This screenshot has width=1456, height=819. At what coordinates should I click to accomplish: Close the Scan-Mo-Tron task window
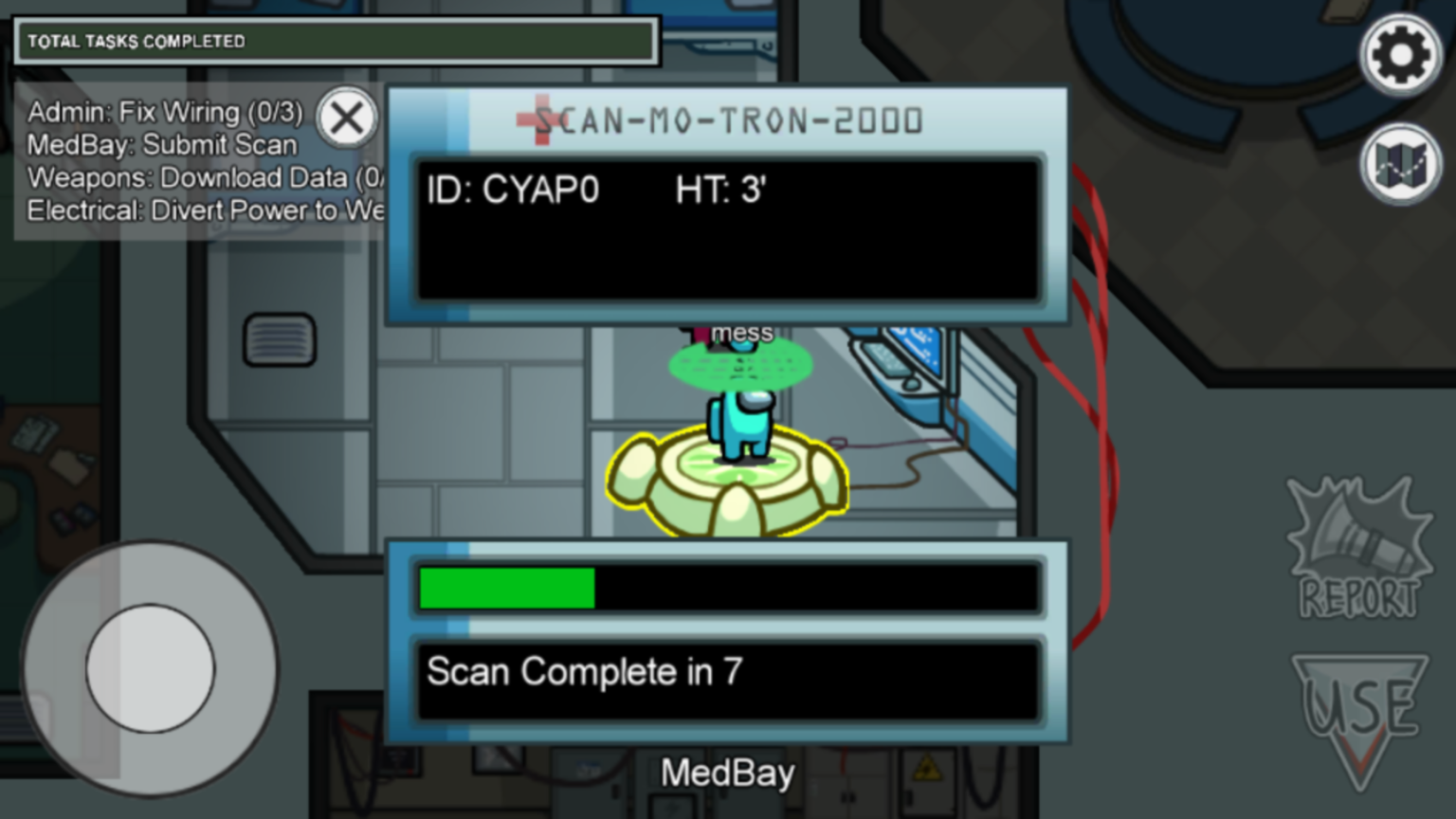pyautogui.click(x=347, y=118)
